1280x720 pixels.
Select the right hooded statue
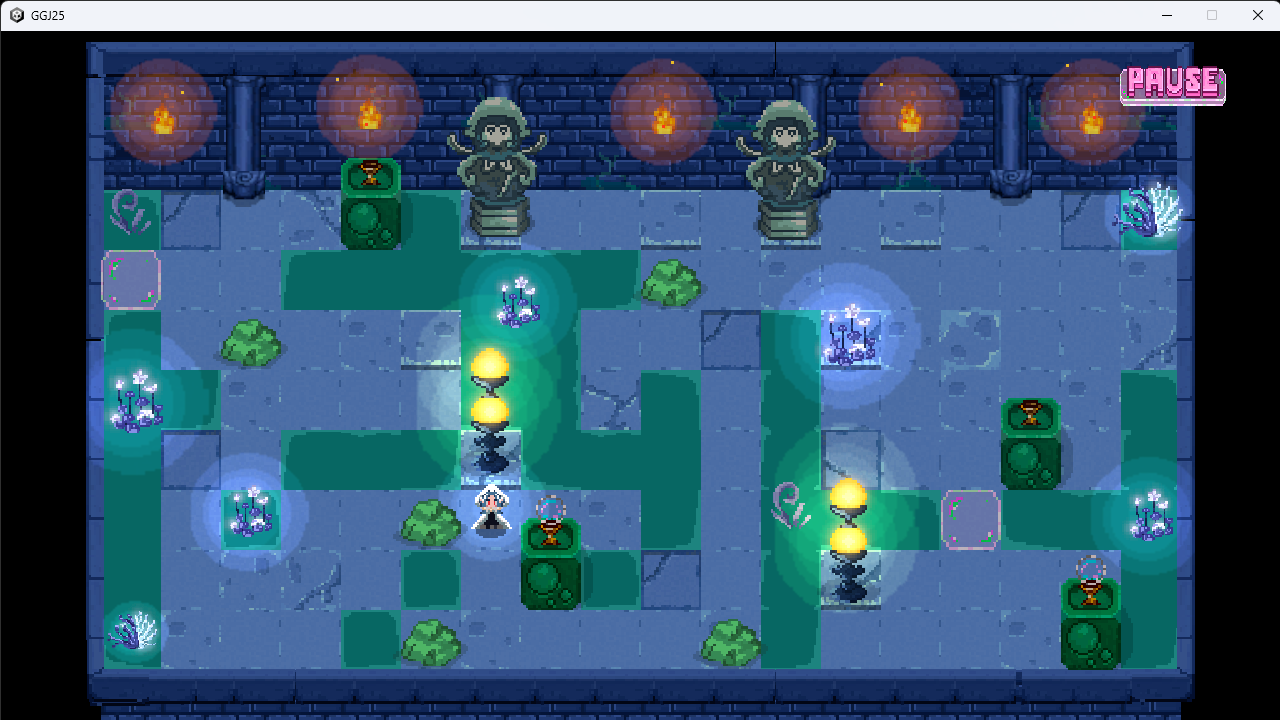click(788, 165)
